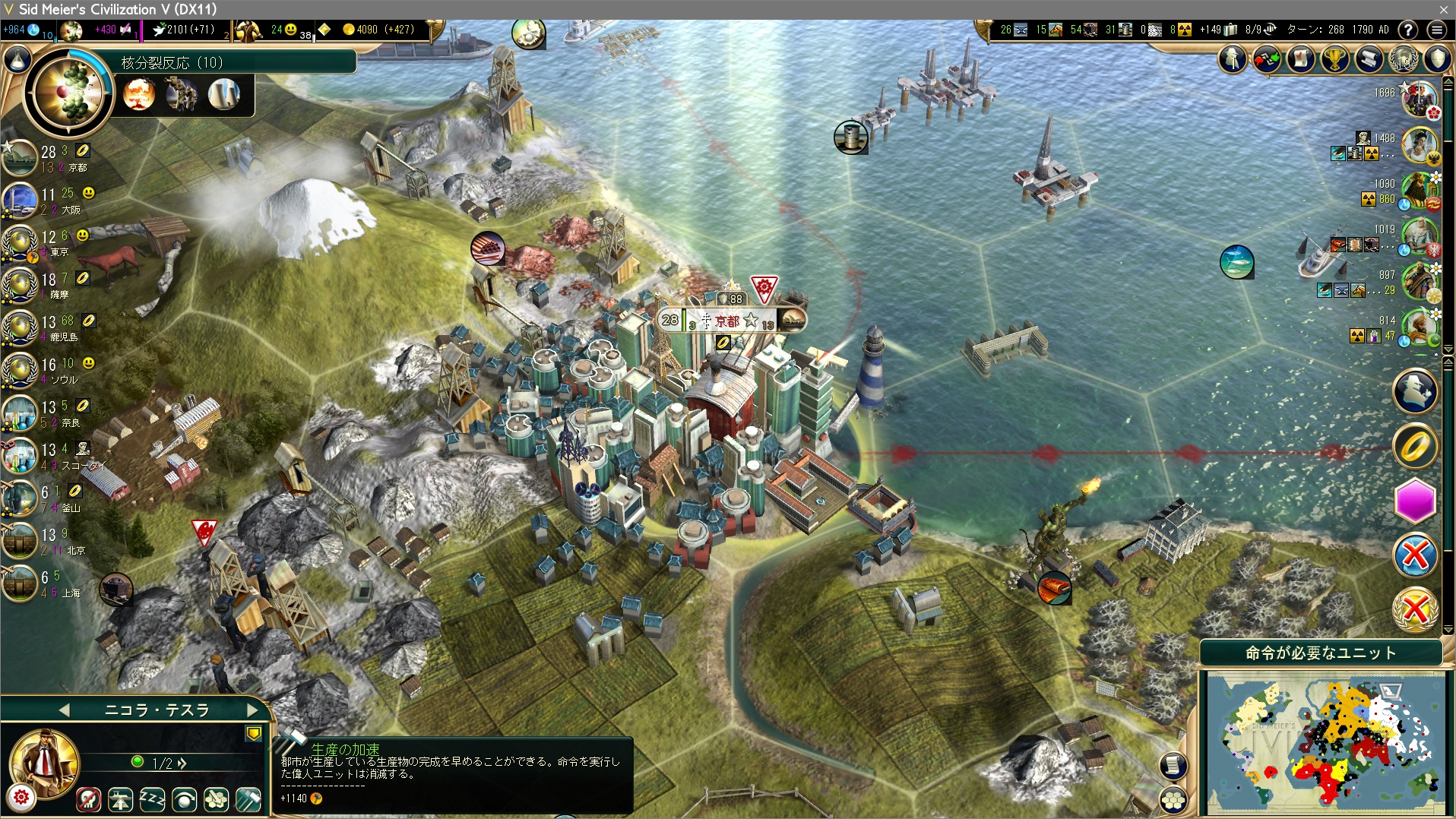Viewport: 1456px width, 819px height.
Task: Open the purple hexagon notification
Action: [x=1415, y=501]
